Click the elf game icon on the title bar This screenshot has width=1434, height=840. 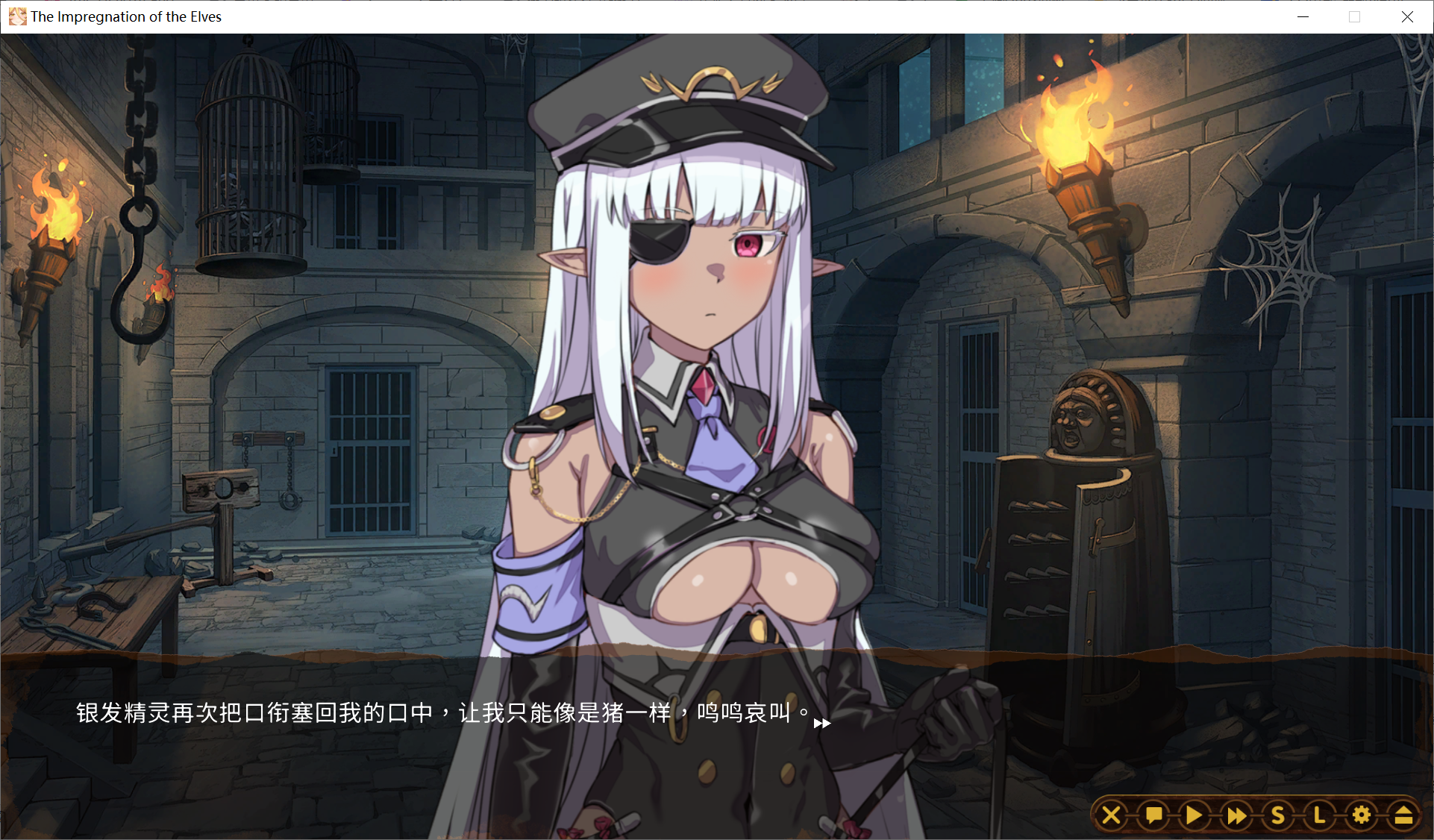coord(16,16)
